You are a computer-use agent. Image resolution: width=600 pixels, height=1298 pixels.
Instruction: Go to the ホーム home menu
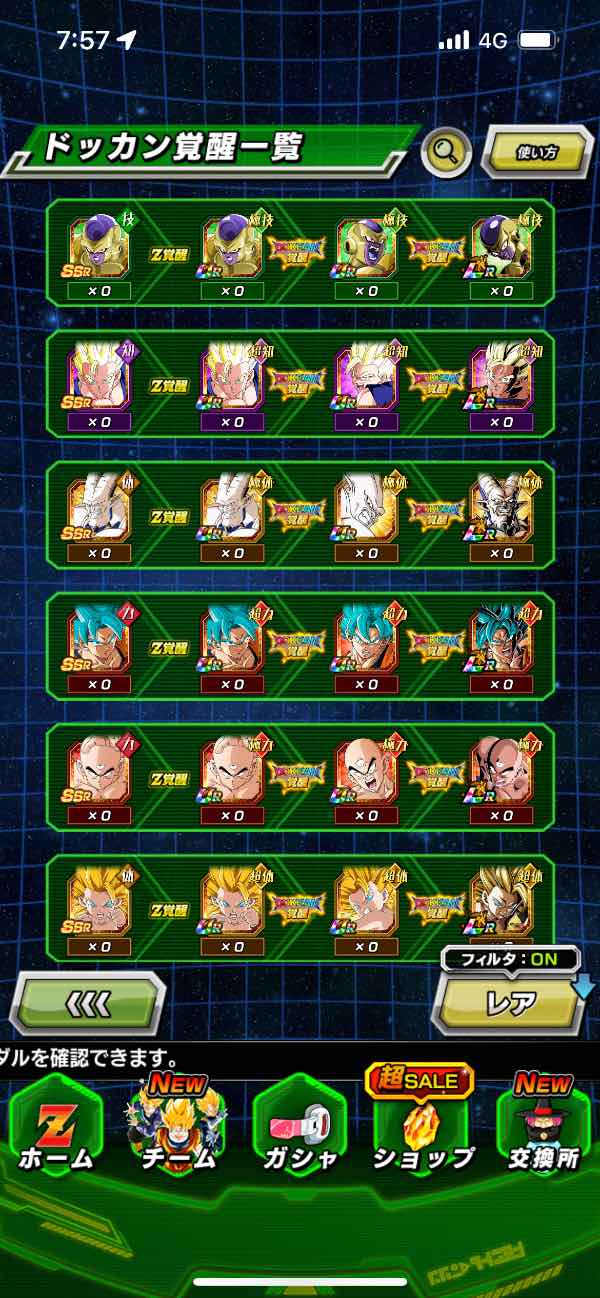point(56,1128)
